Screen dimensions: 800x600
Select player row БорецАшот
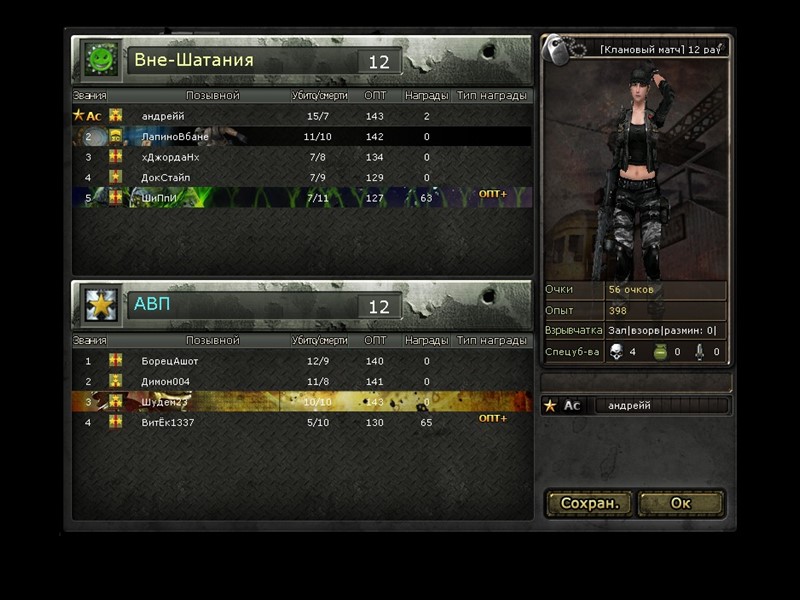[300, 361]
